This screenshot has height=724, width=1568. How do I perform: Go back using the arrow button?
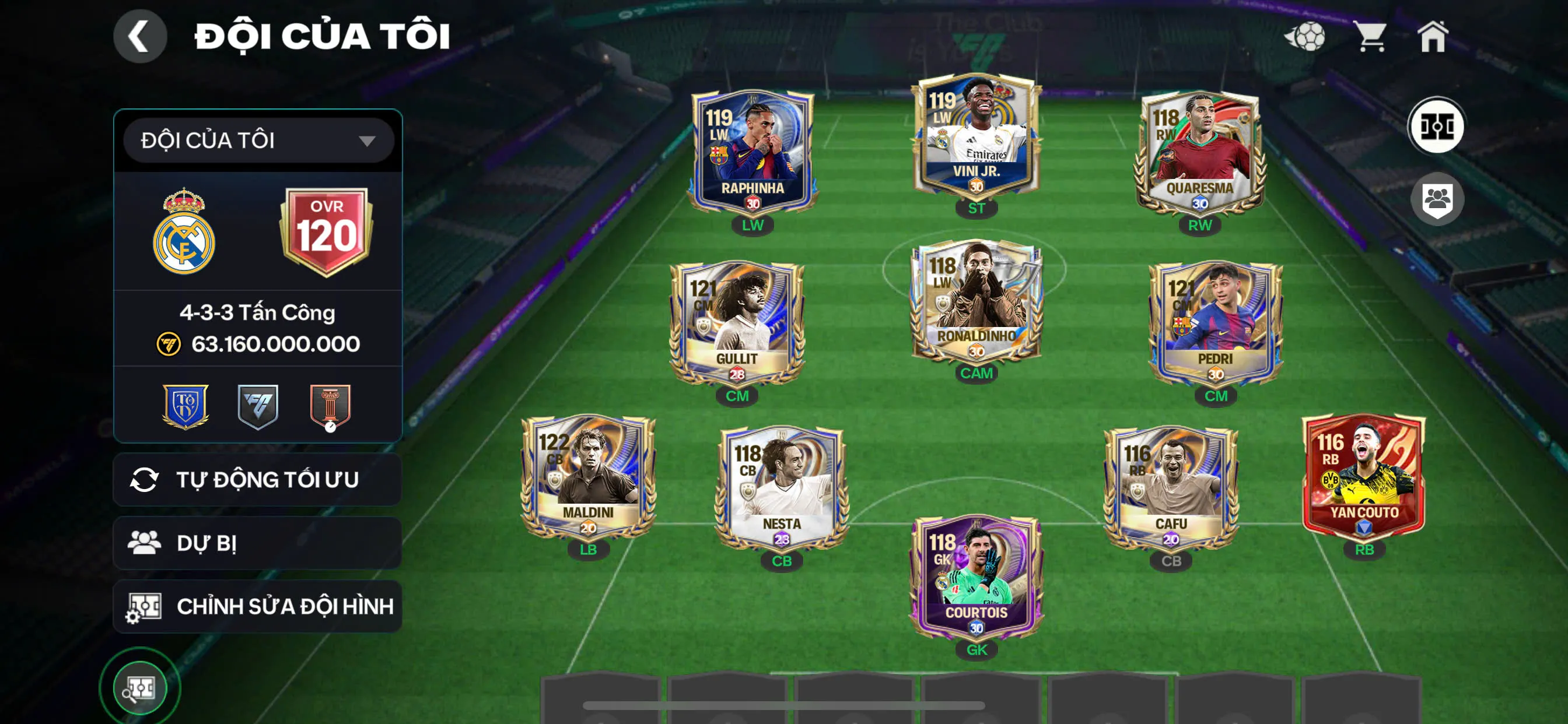click(139, 37)
